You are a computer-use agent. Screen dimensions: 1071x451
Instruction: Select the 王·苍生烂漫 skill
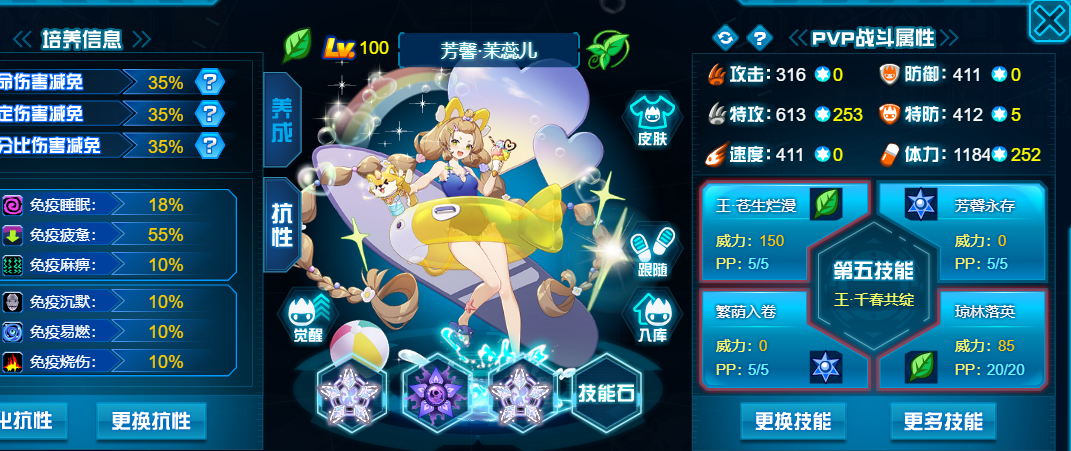[770, 231]
